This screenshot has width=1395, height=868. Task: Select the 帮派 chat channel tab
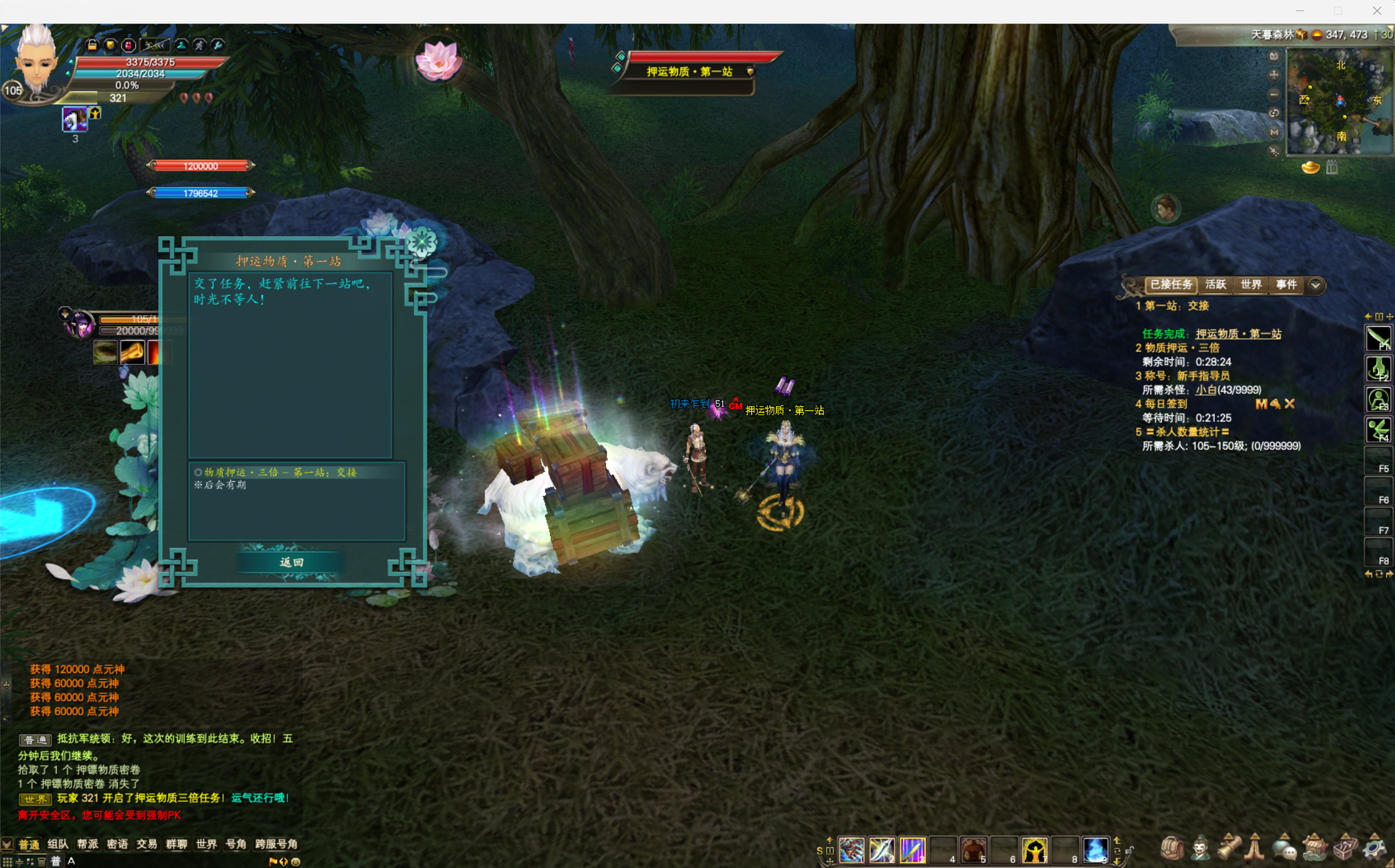pos(87,844)
